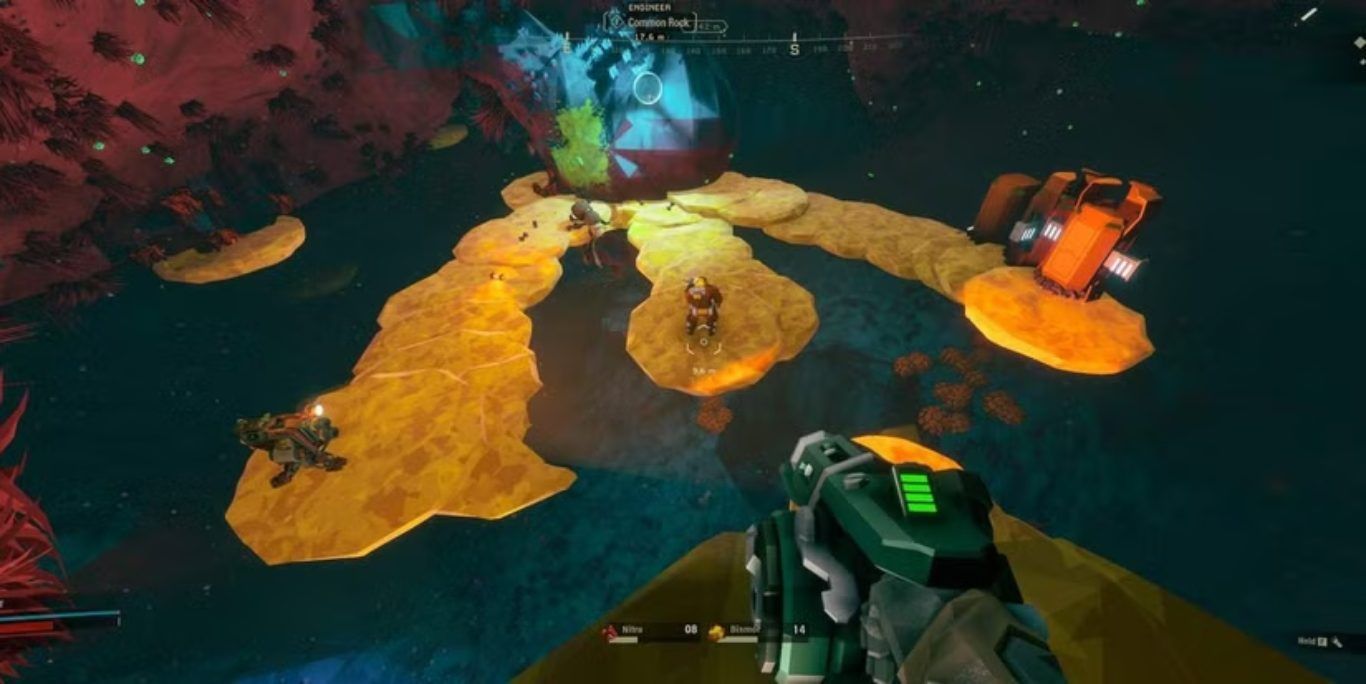Click the compass strip's S heading marker
1366x684 pixels.
pyautogui.click(x=795, y=47)
